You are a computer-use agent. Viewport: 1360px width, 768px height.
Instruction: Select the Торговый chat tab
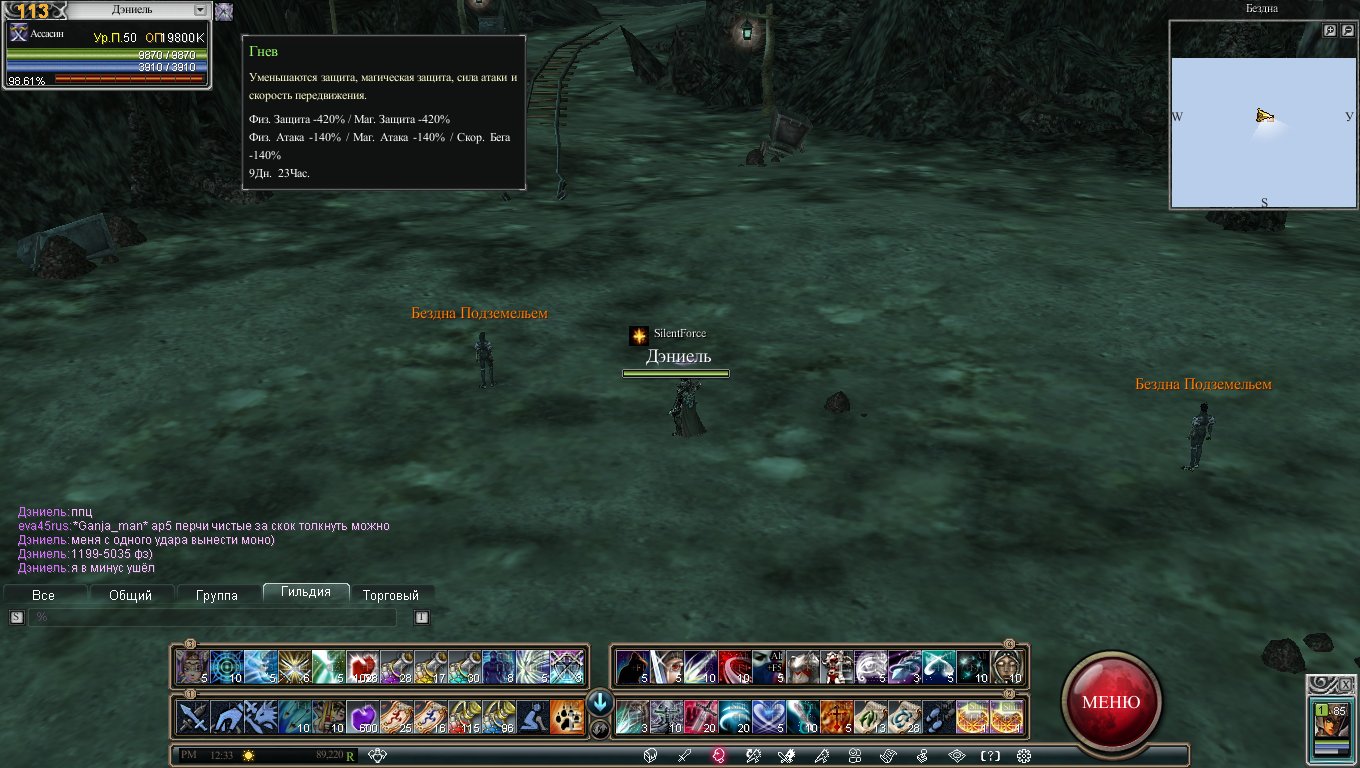391,595
